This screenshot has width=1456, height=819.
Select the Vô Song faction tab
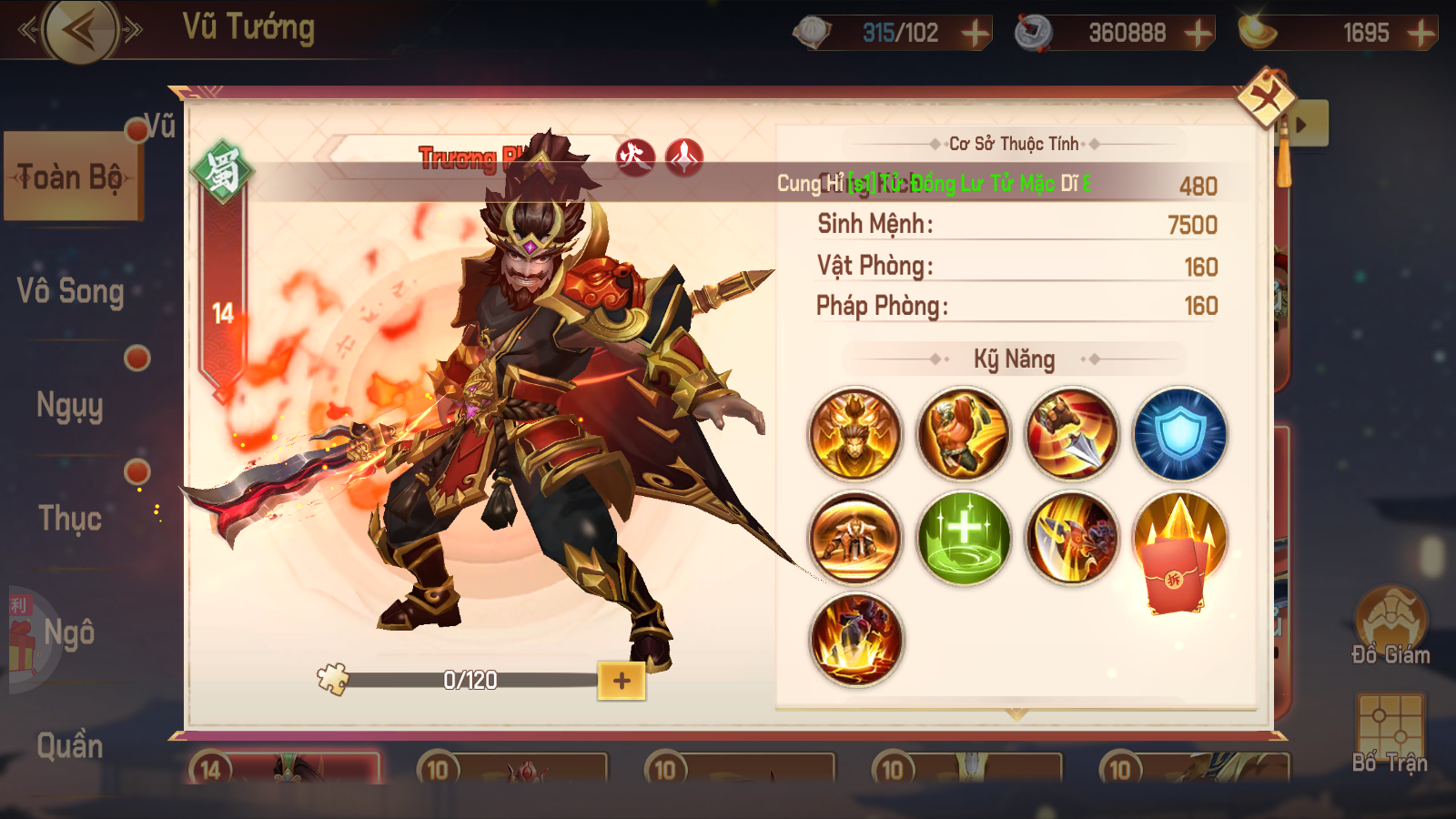pos(70,291)
